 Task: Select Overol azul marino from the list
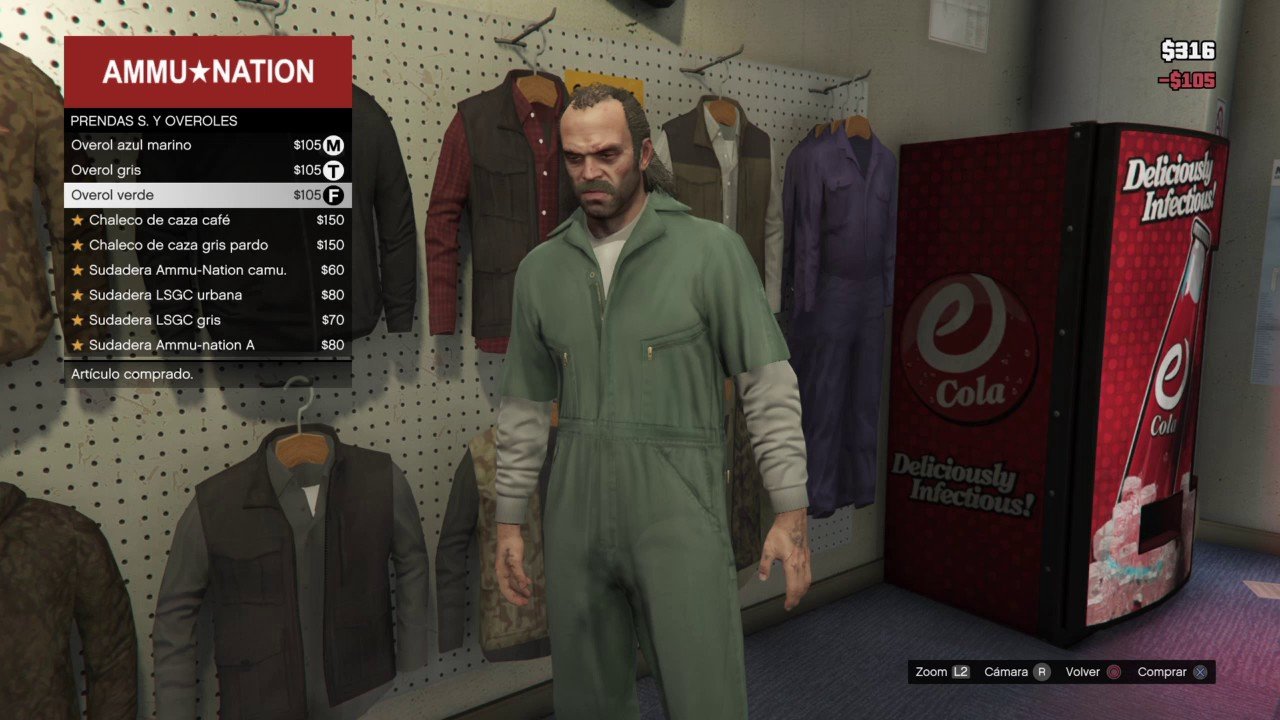pos(207,145)
